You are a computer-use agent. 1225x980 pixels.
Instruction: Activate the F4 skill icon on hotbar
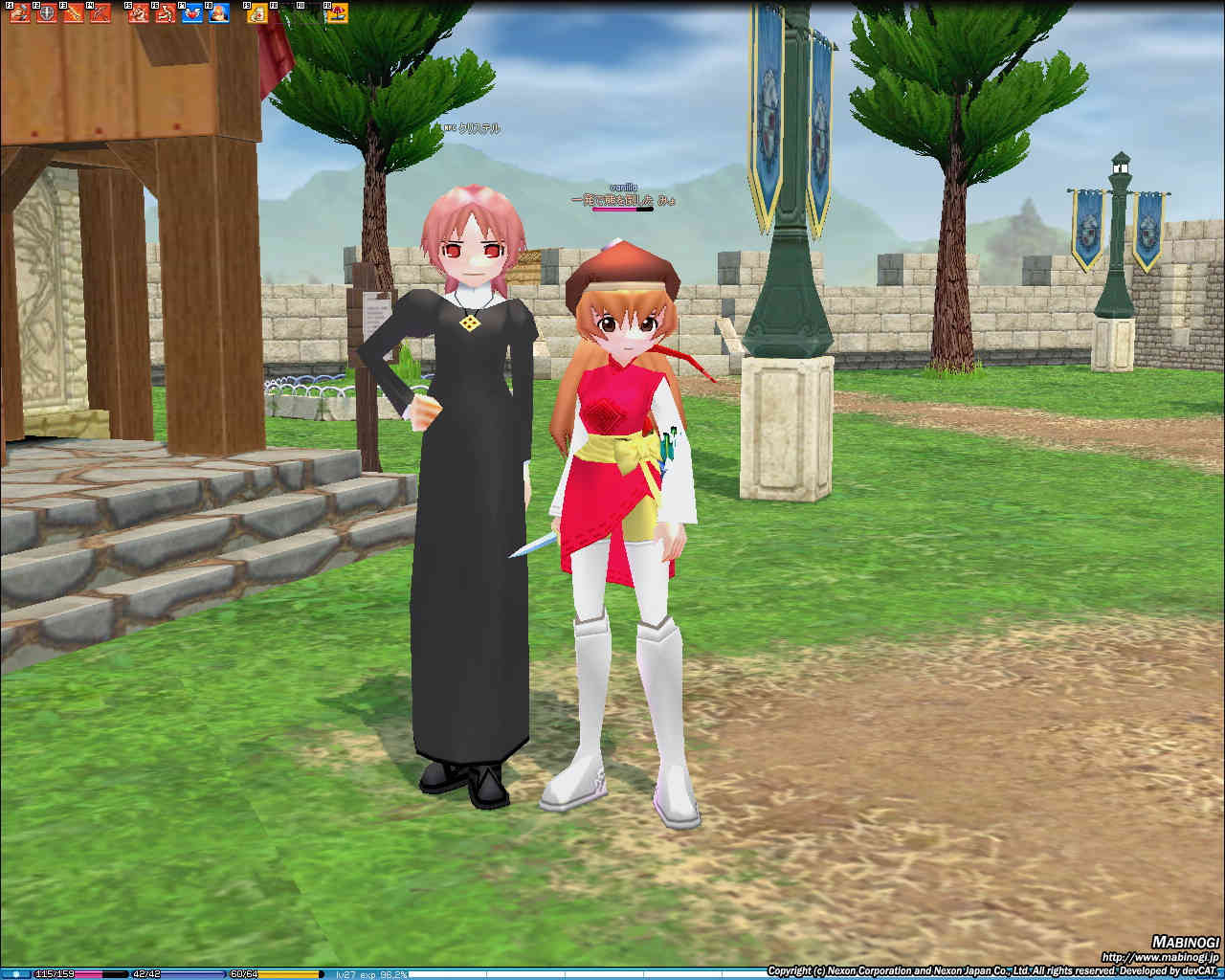click(x=100, y=13)
